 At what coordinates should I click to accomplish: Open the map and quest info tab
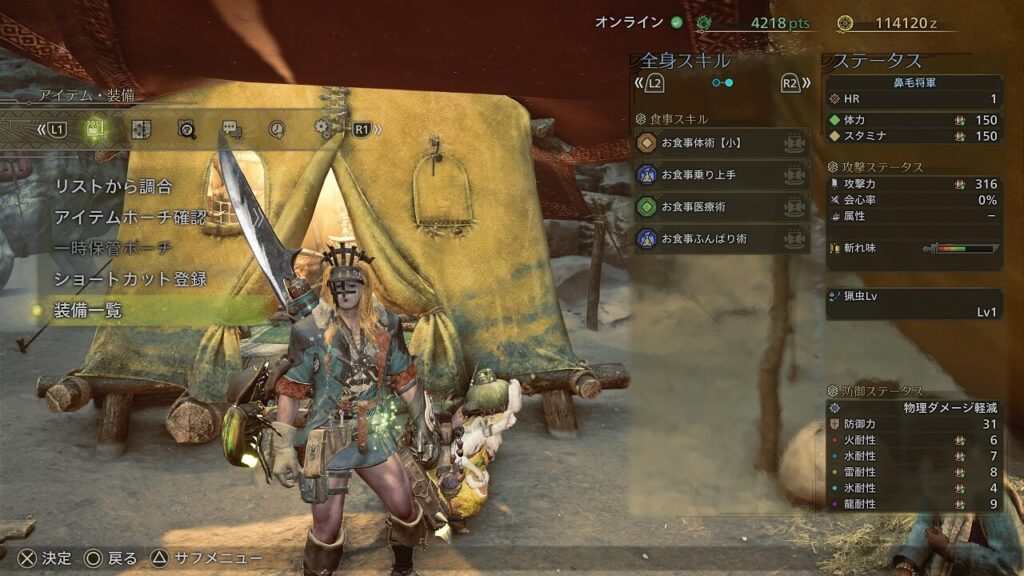pos(141,129)
